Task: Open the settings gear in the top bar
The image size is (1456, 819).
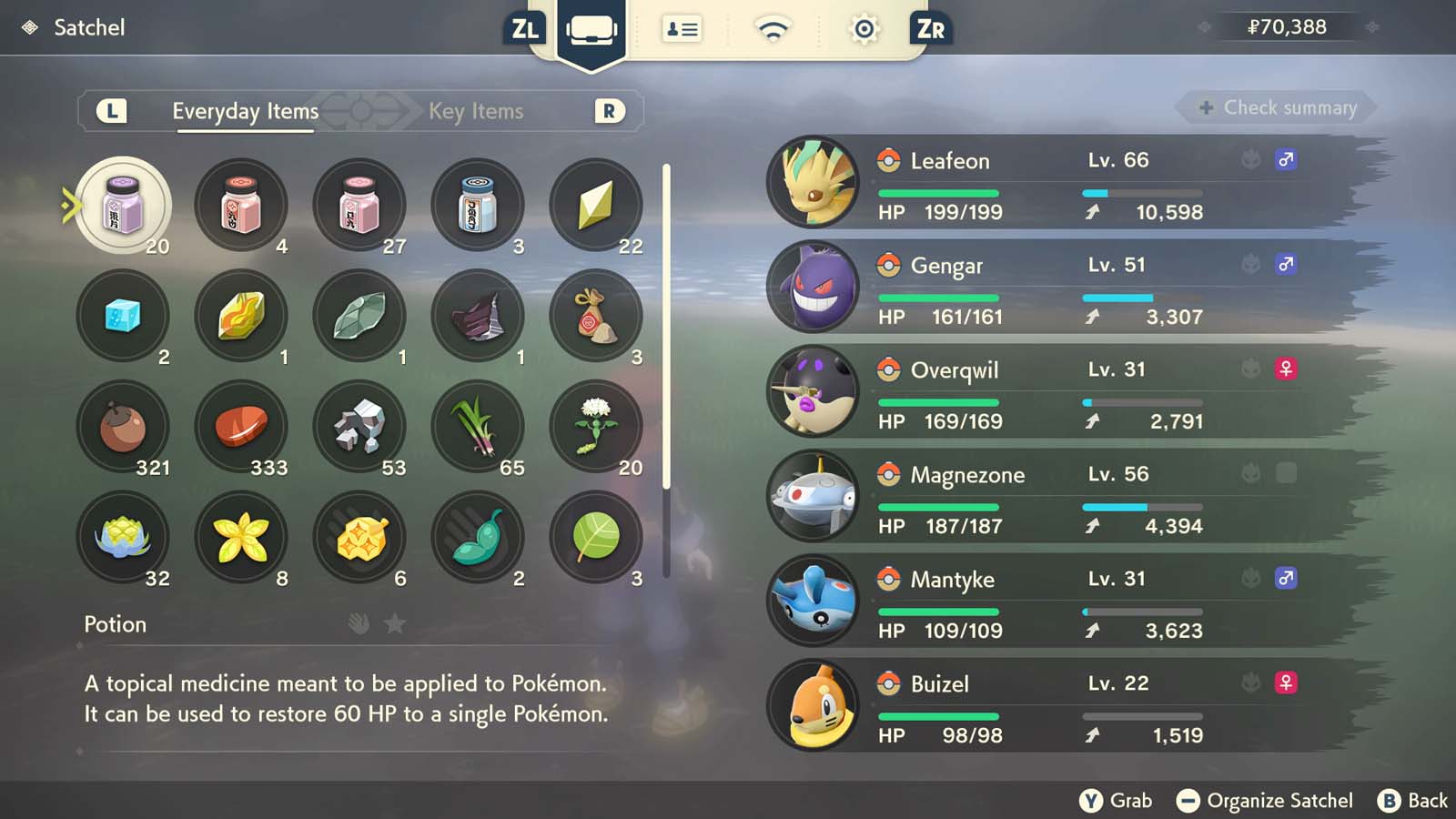Action: (862, 28)
